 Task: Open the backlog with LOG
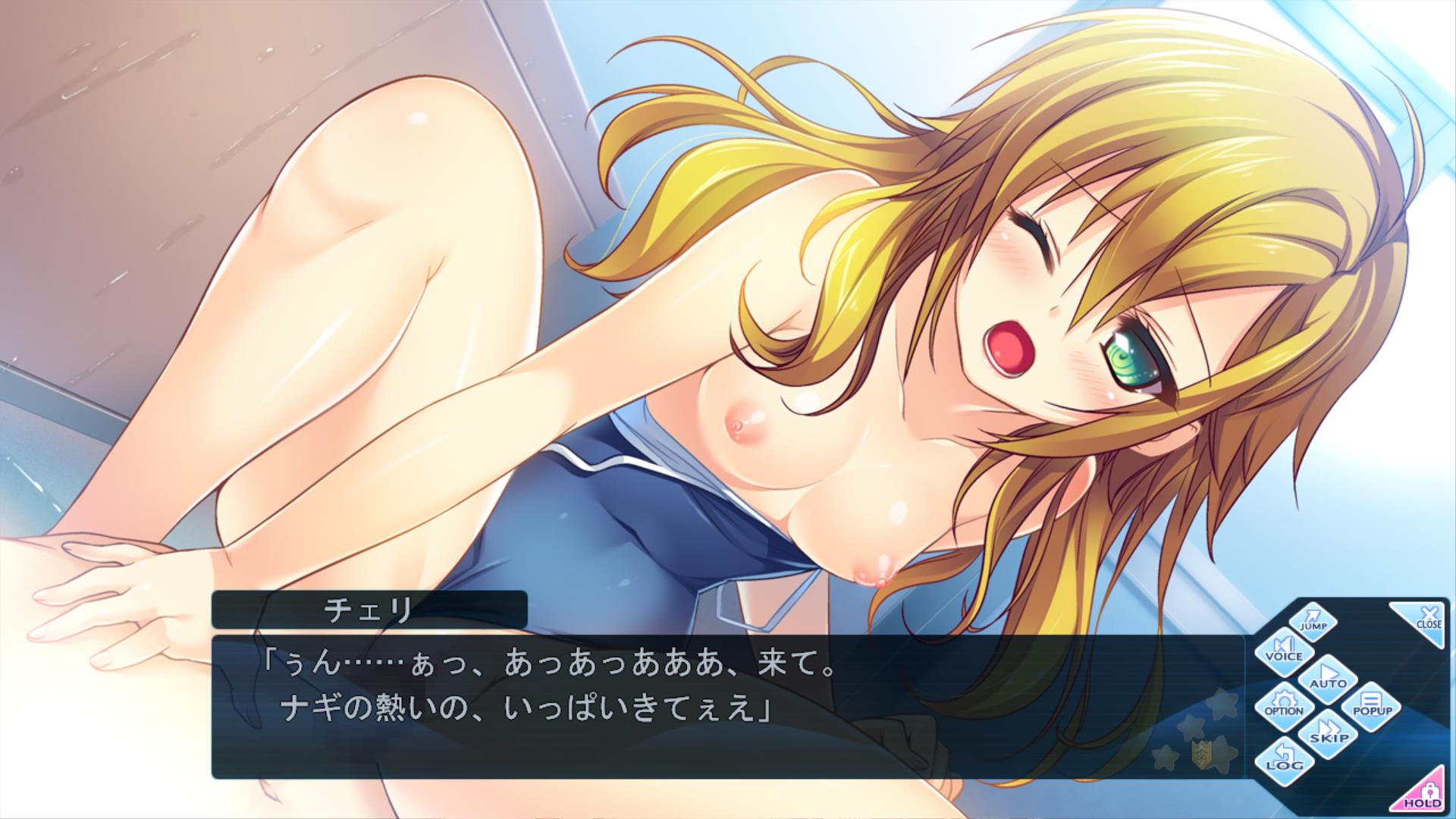pos(1283,761)
